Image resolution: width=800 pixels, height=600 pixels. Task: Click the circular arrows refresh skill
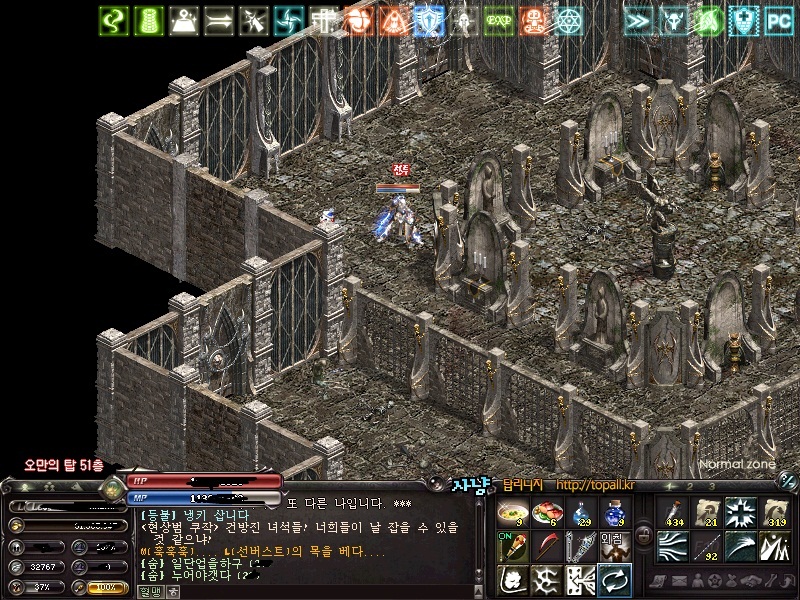(x=613, y=579)
